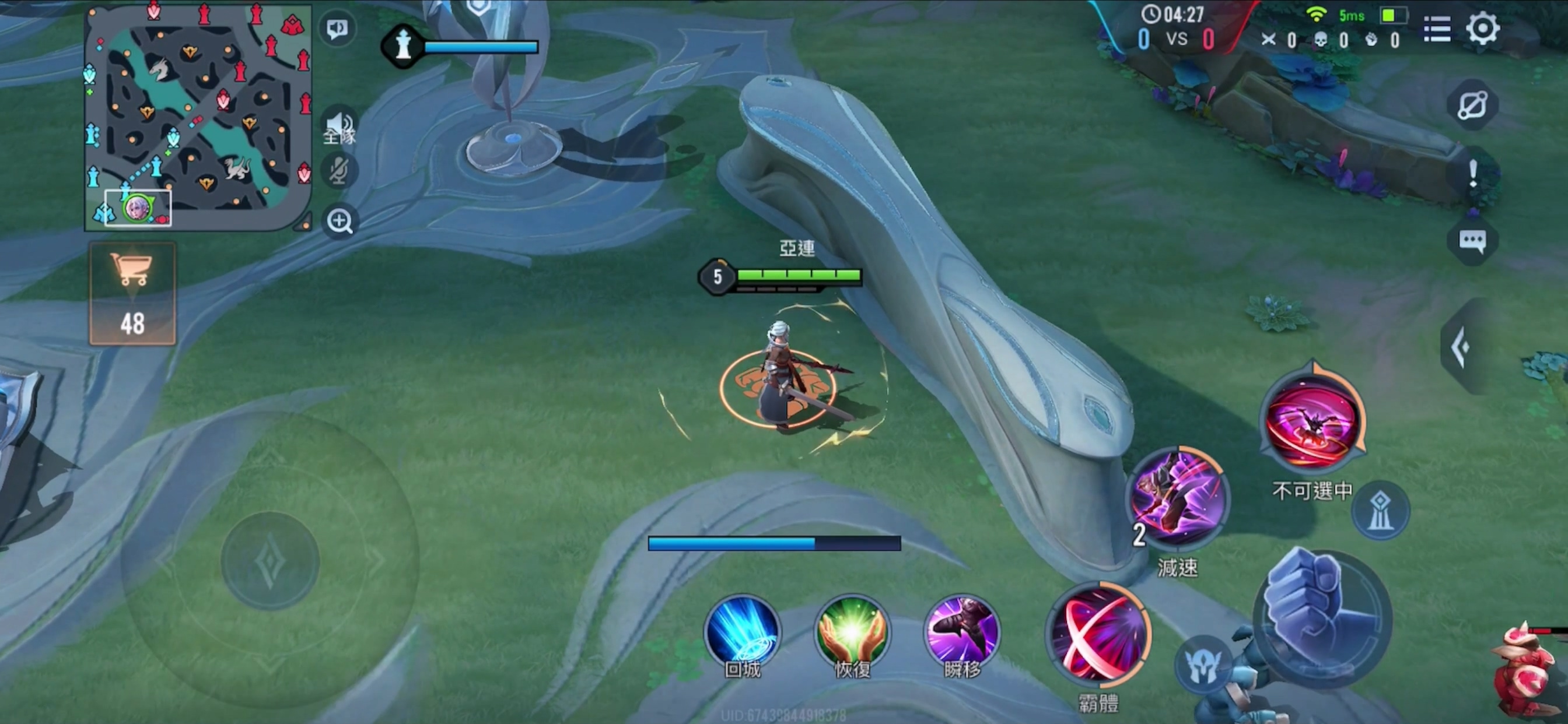This screenshot has width=1568, height=724.
Task: Use the Restore (恢復) heal spell
Action: 852,632
